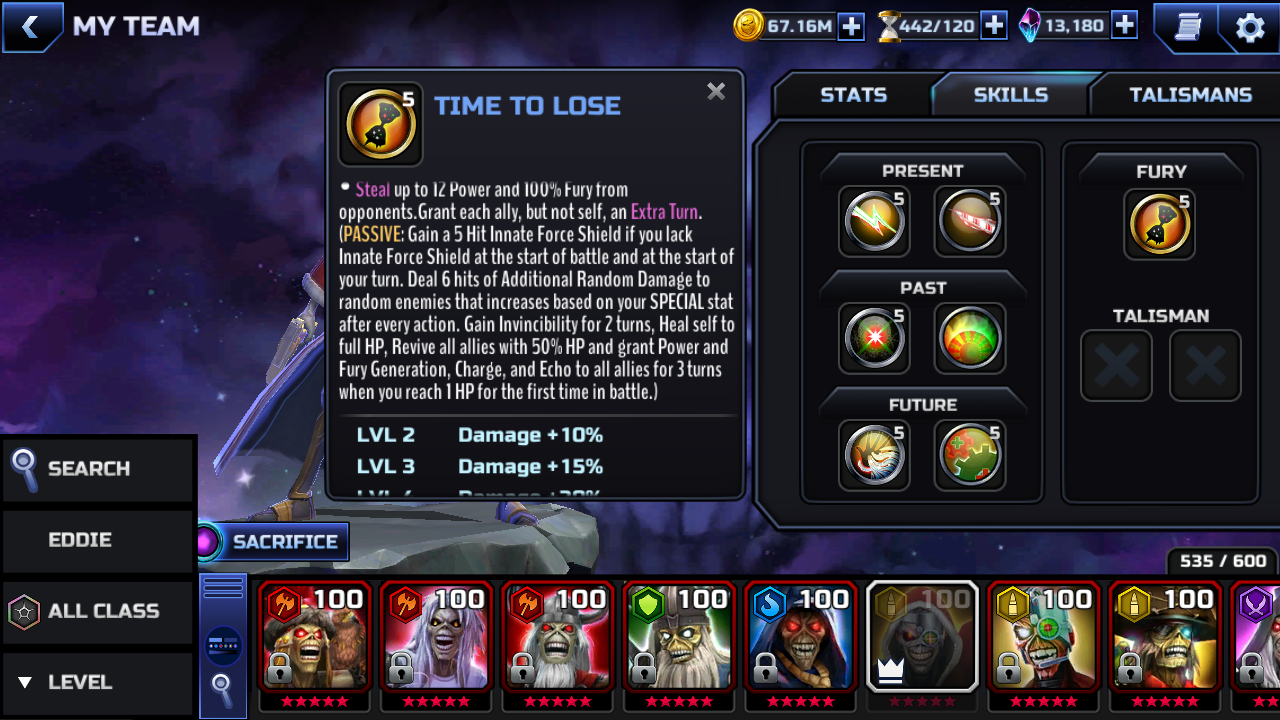Go back from My Team screen
The width and height of the screenshot is (1280, 720).
(31, 27)
